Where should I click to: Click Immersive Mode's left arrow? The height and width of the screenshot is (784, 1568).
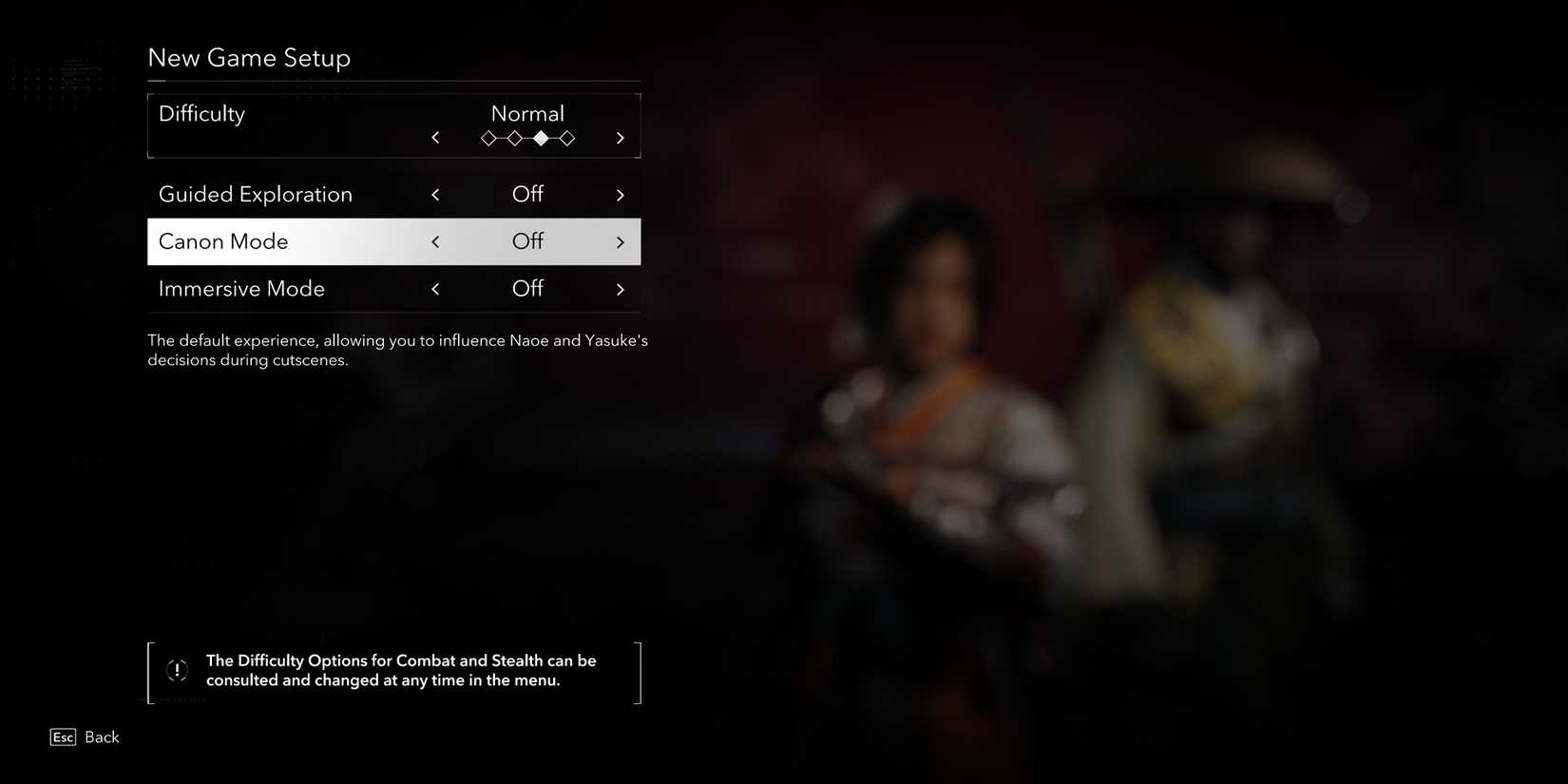click(435, 289)
